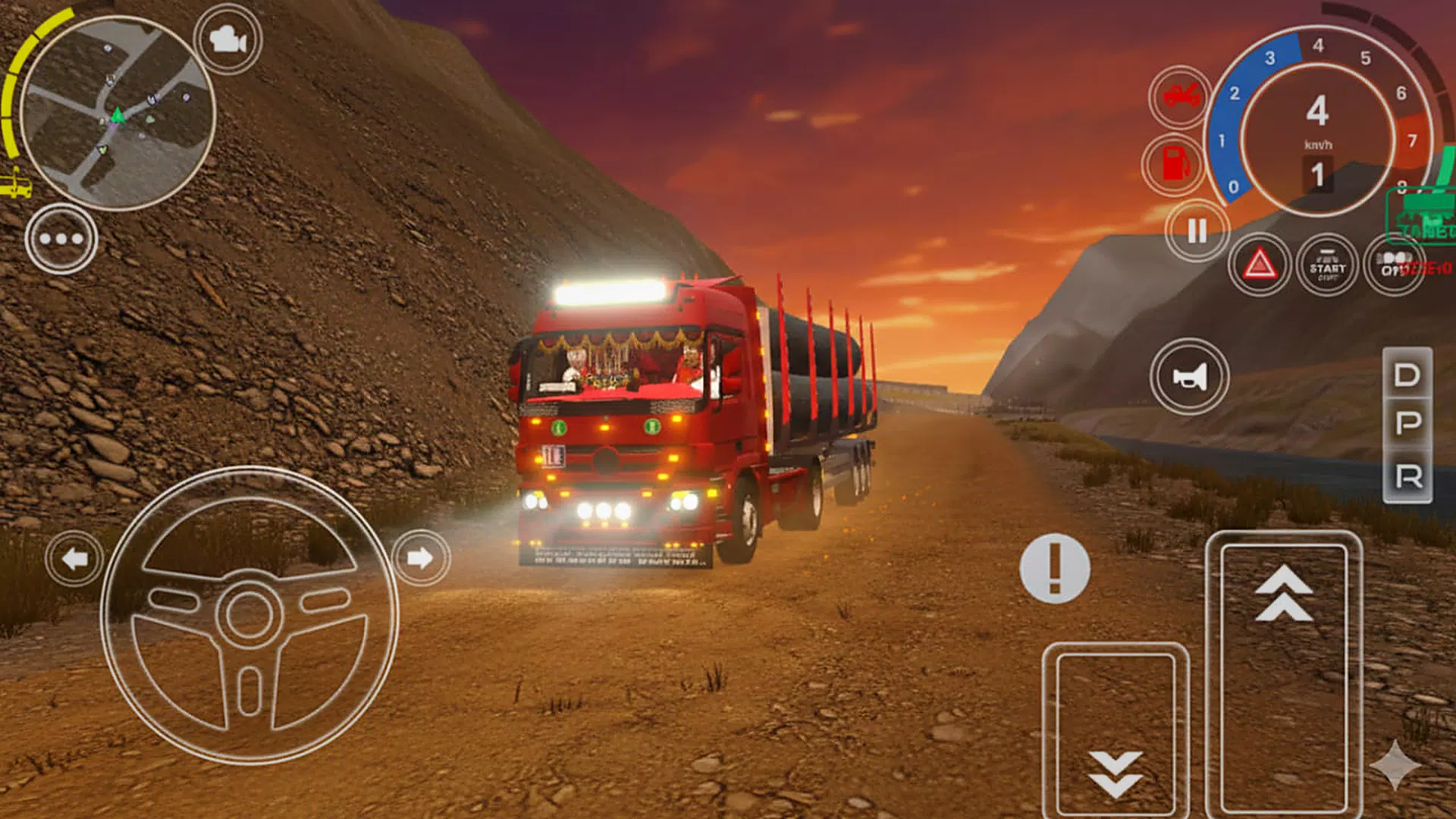This screenshot has height=819, width=1456.
Task: Step on the accelerator pedal
Action: tap(1283, 675)
